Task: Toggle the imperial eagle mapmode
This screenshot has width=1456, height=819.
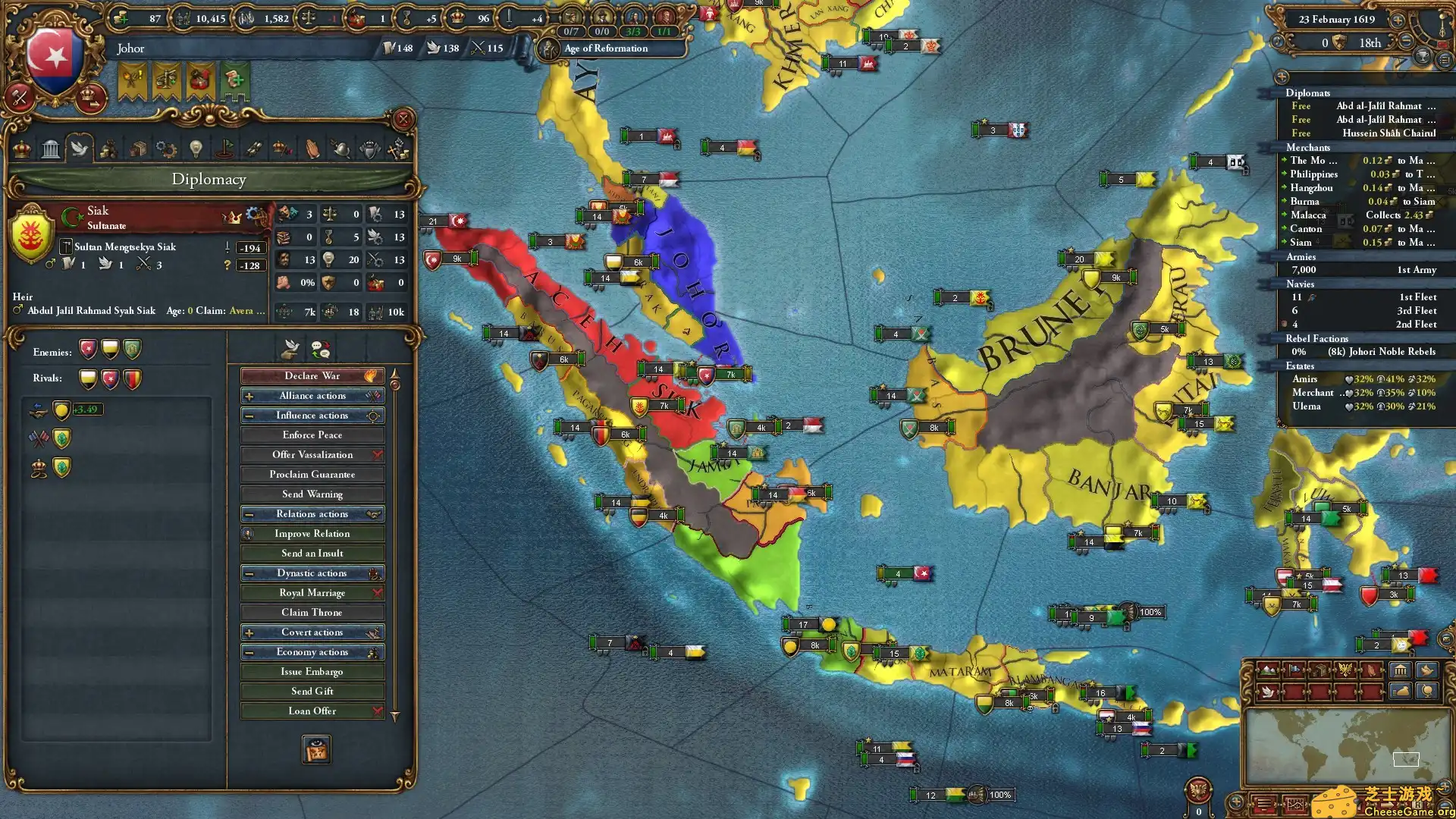Action: tap(1345, 670)
